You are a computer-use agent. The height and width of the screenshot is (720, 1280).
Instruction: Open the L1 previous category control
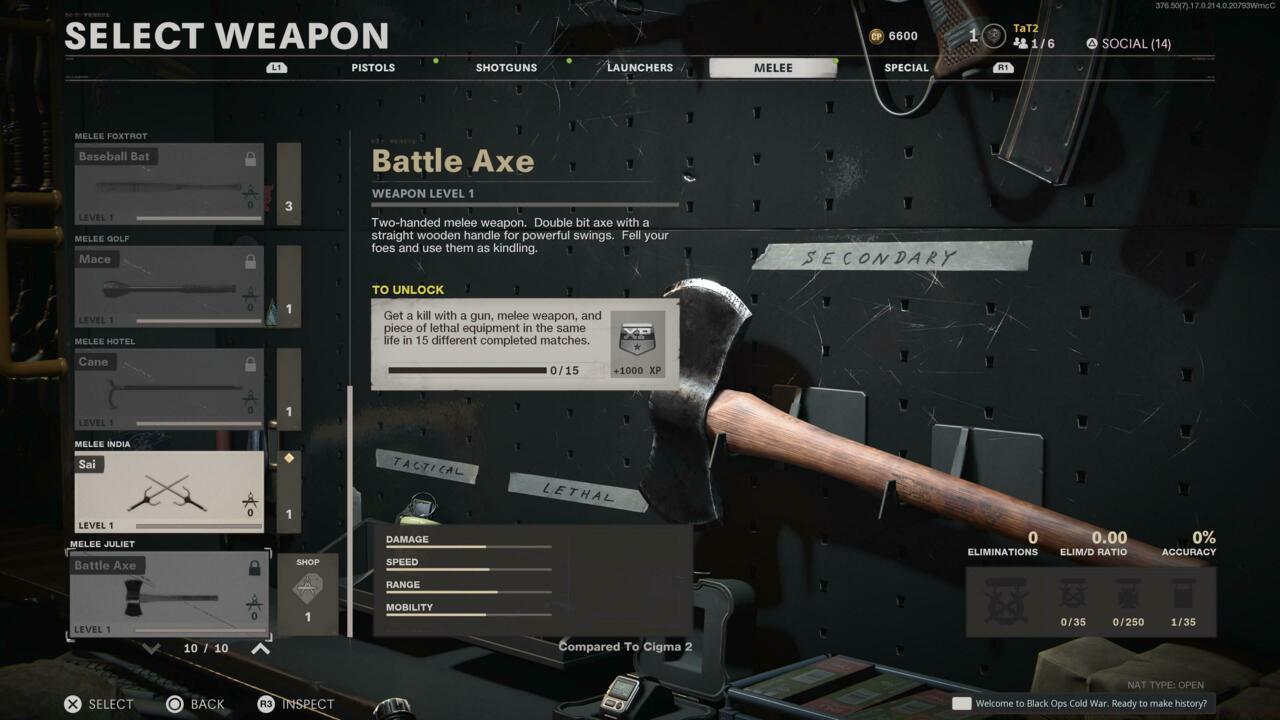coord(276,67)
